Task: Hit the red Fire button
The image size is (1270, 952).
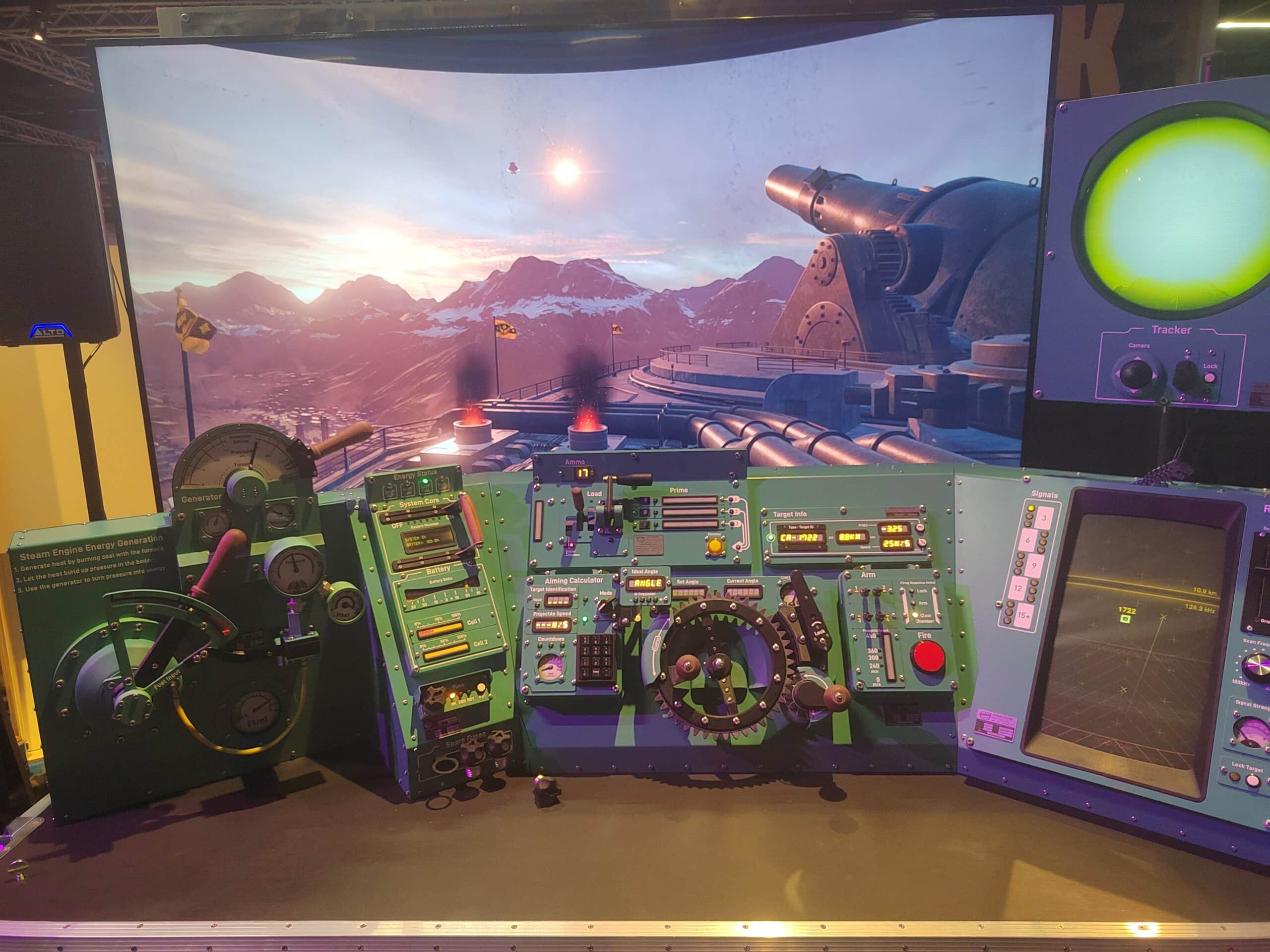Action: [x=928, y=656]
